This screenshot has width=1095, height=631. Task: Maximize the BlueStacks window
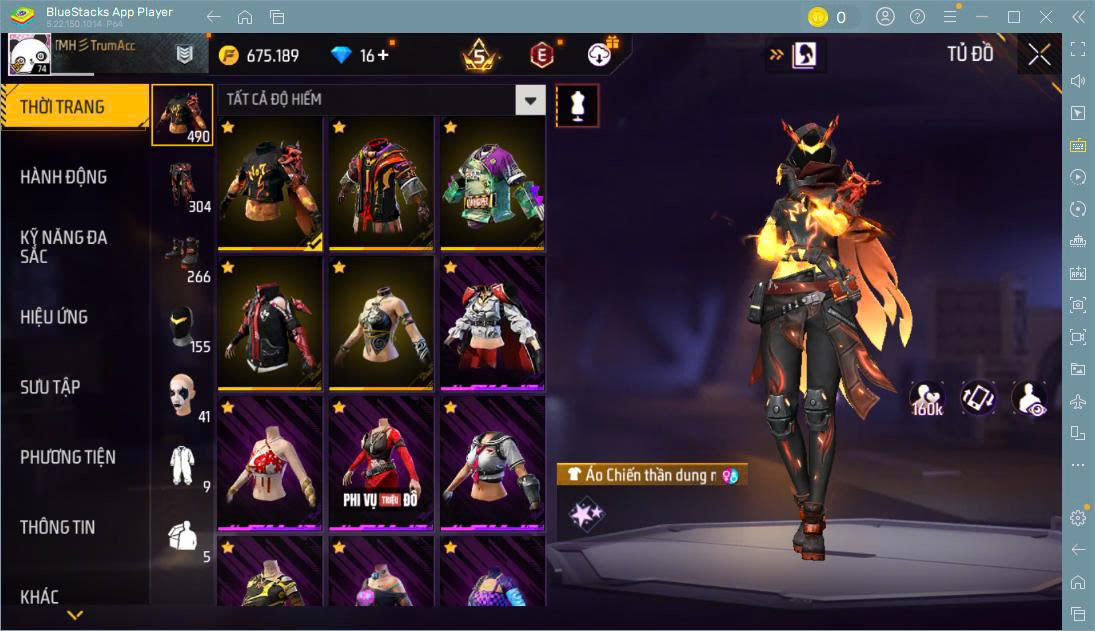tap(1014, 17)
